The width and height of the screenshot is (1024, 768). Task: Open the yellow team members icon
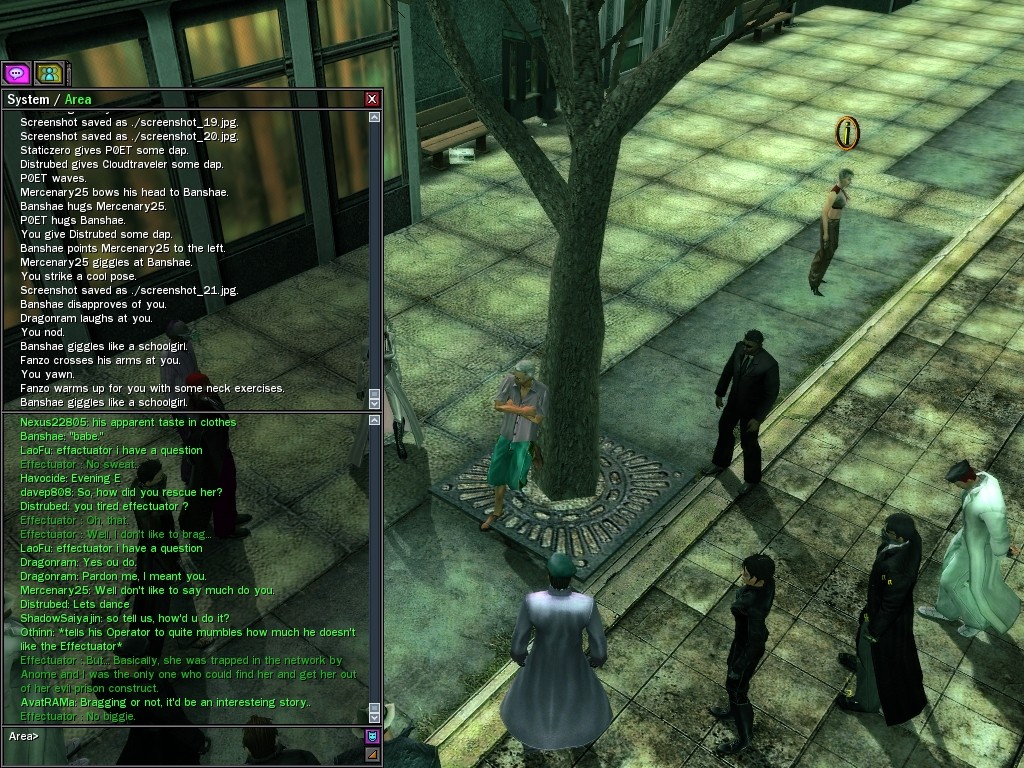48,73
